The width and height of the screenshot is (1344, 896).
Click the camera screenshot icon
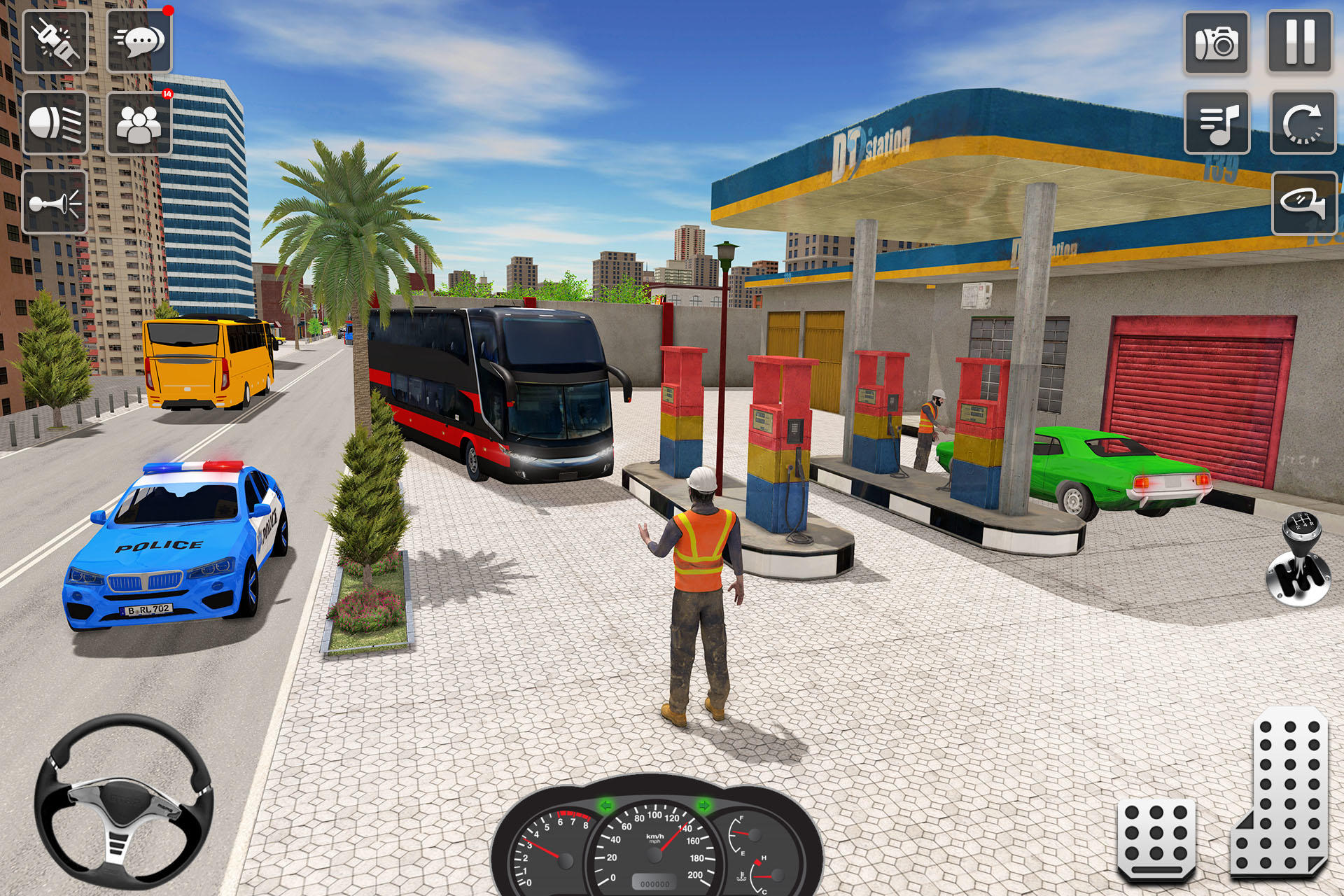coord(1216,42)
